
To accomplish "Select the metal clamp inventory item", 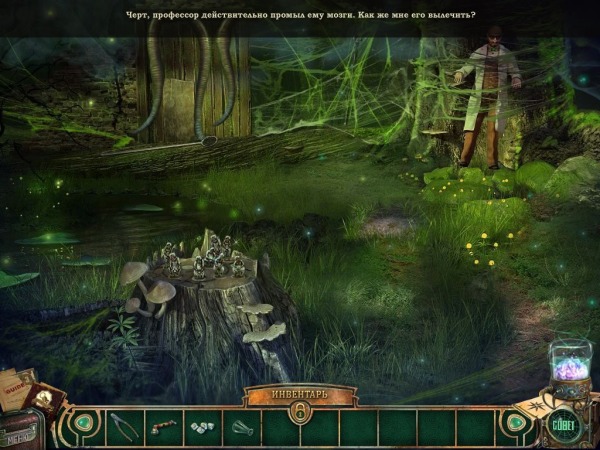I will [x=243, y=427].
